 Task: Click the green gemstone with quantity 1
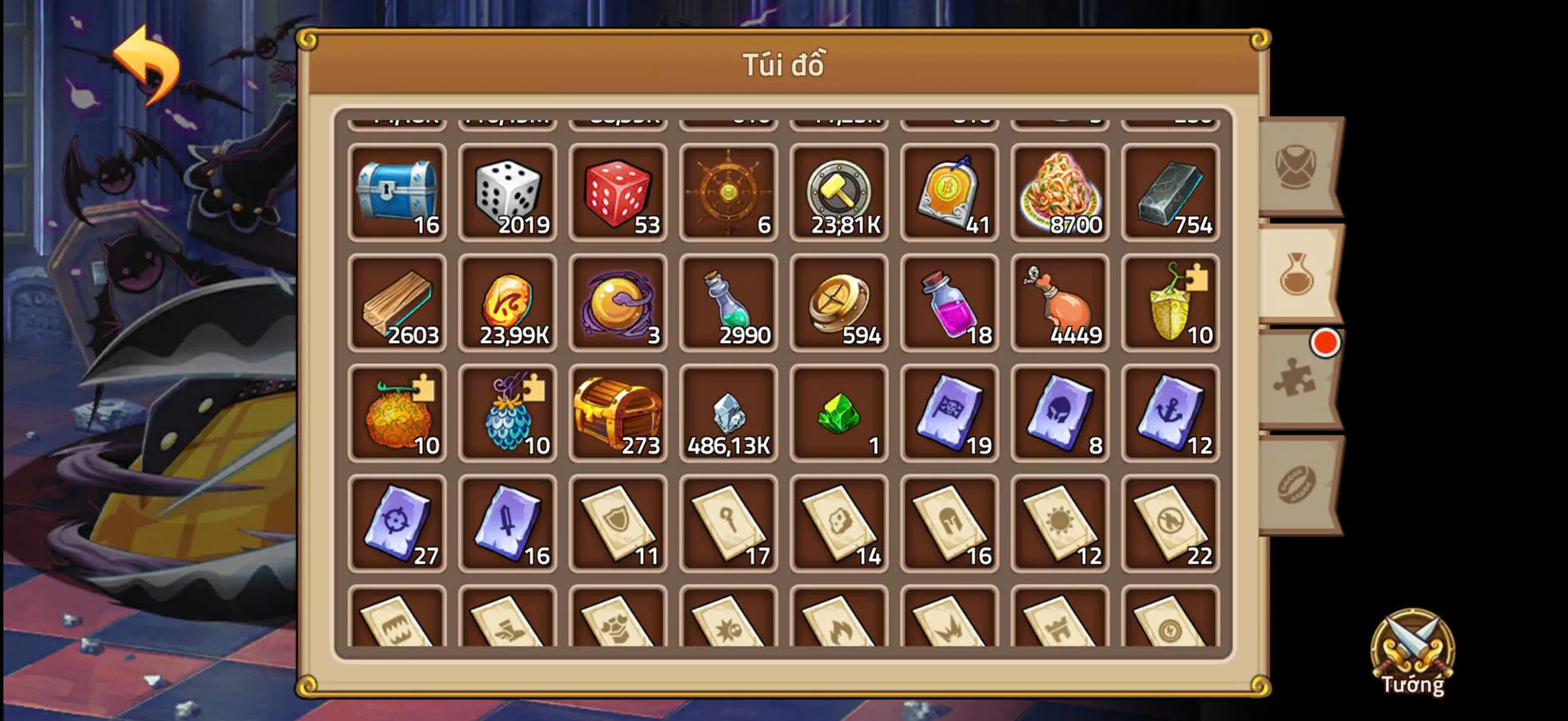[x=839, y=413]
